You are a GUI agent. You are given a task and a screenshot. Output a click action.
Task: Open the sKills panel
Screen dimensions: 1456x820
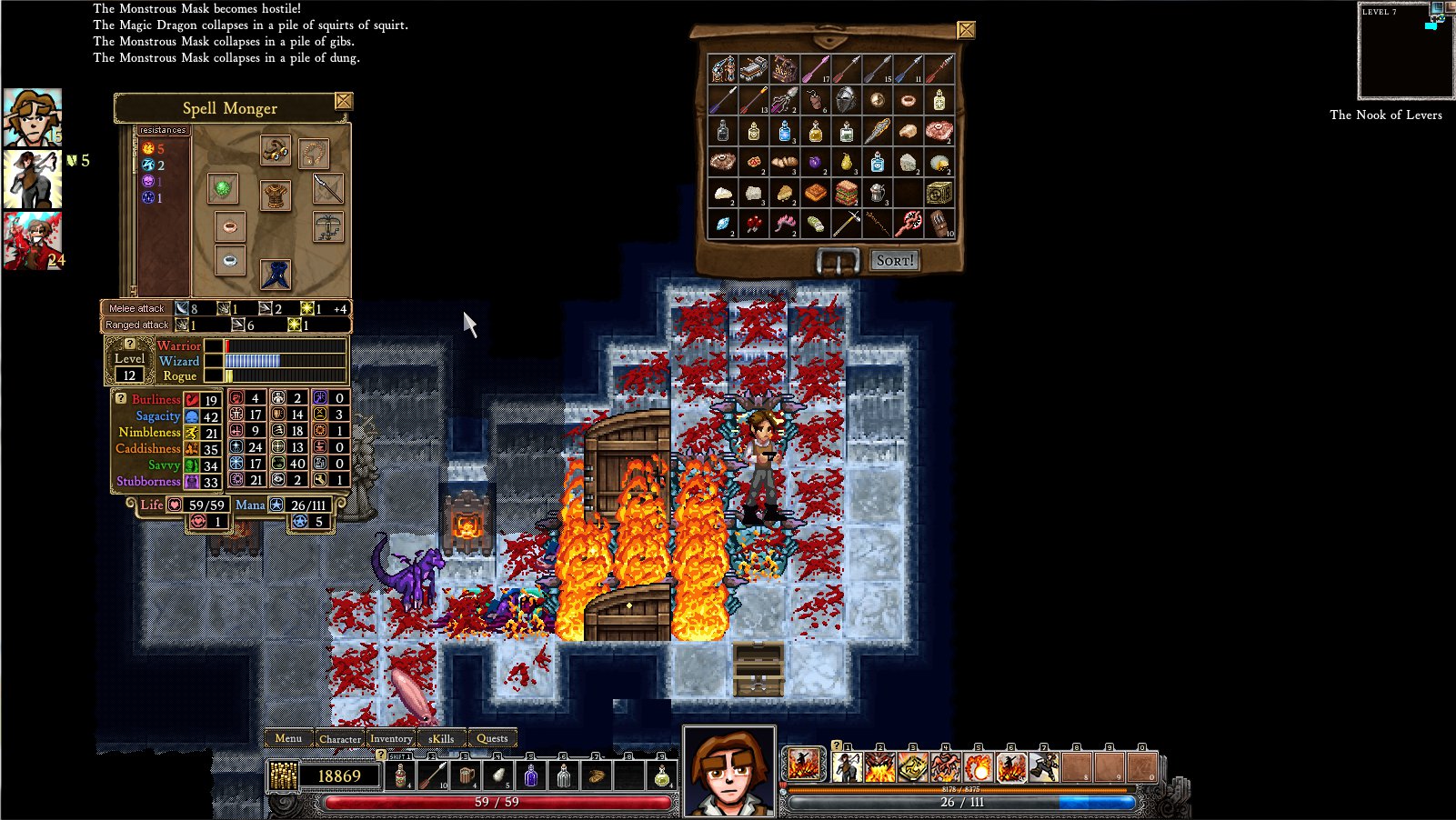[x=441, y=738]
